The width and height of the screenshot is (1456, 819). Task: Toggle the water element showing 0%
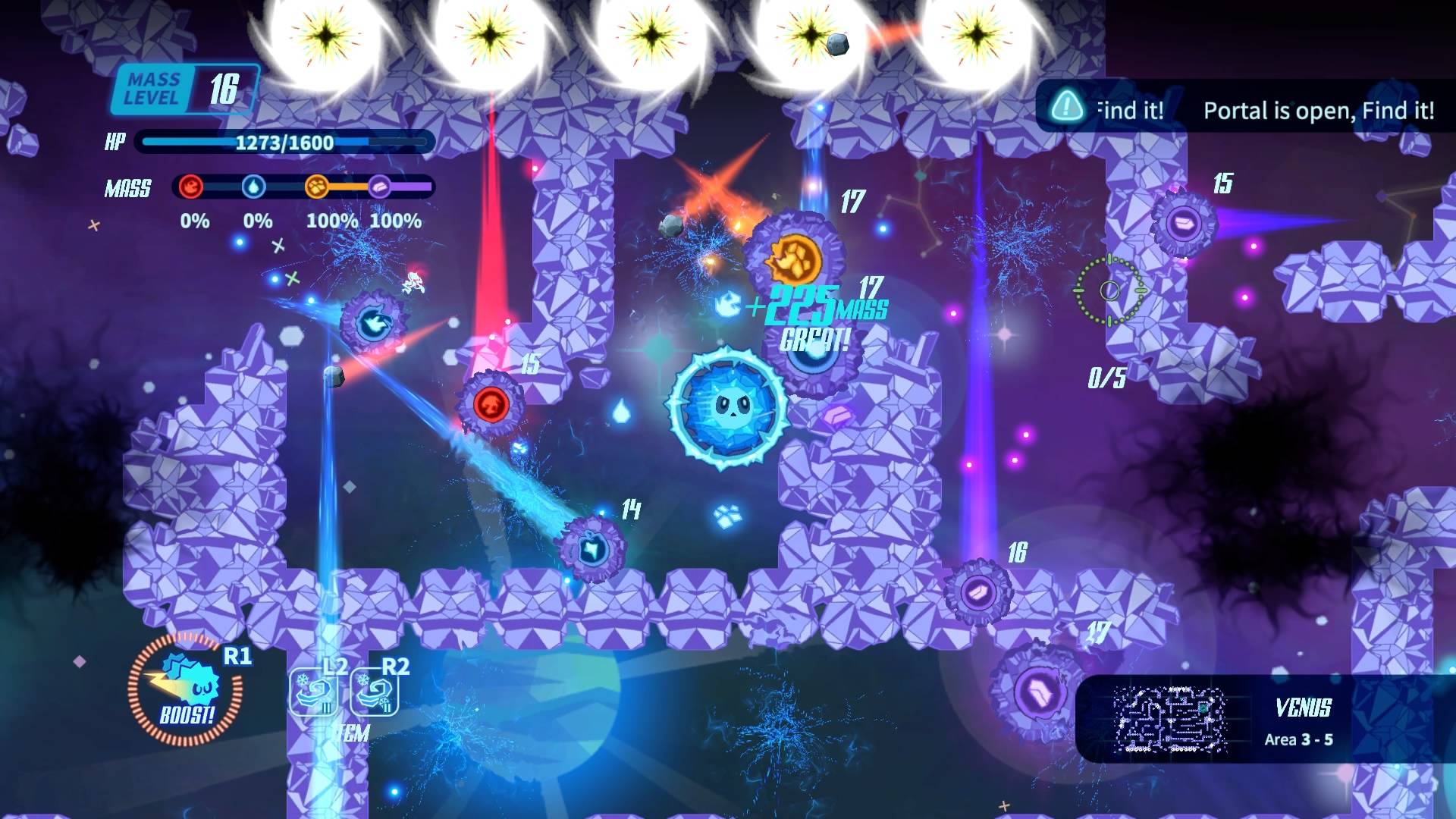coord(256,221)
